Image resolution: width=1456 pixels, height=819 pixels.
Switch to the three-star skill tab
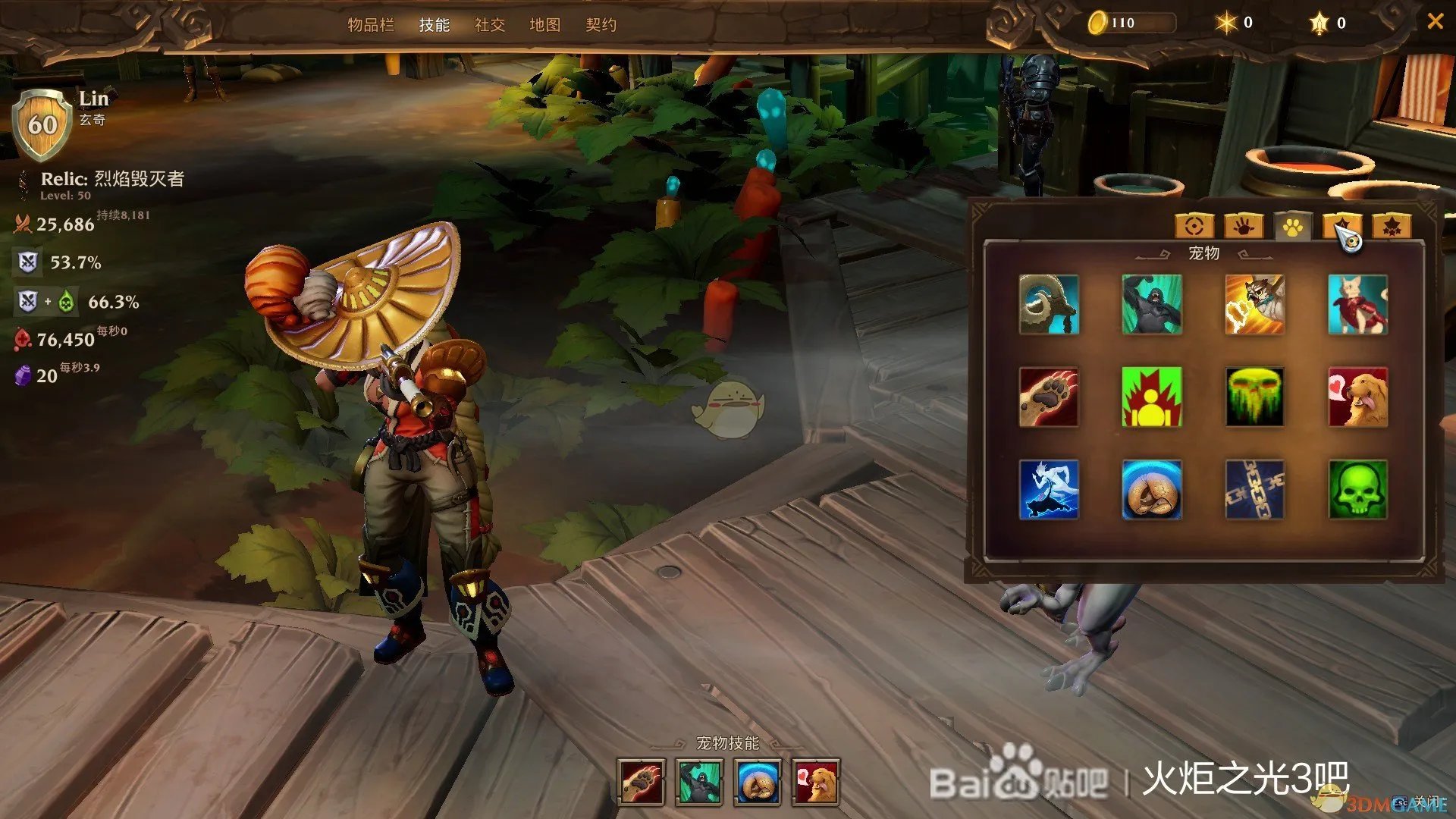point(1392,226)
